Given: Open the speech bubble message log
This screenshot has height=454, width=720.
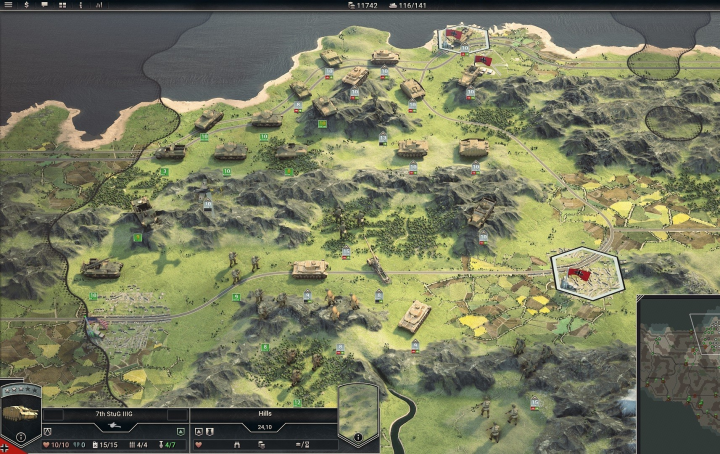Looking at the screenshot, I should [45, 5].
